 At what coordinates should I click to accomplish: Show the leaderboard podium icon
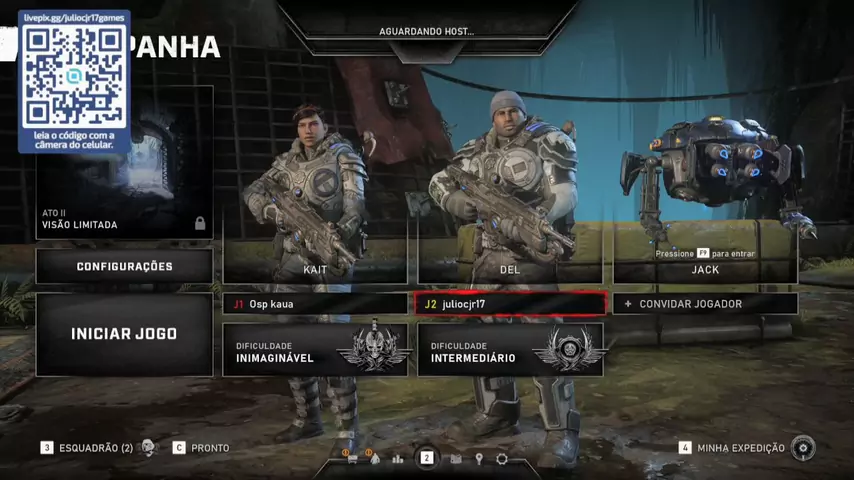[398, 459]
